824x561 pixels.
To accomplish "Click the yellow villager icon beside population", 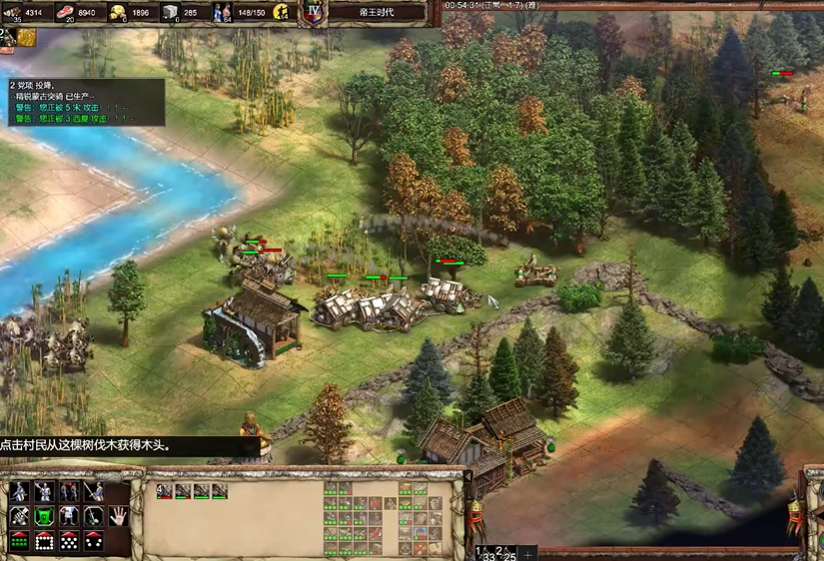I will pos(280,13).
